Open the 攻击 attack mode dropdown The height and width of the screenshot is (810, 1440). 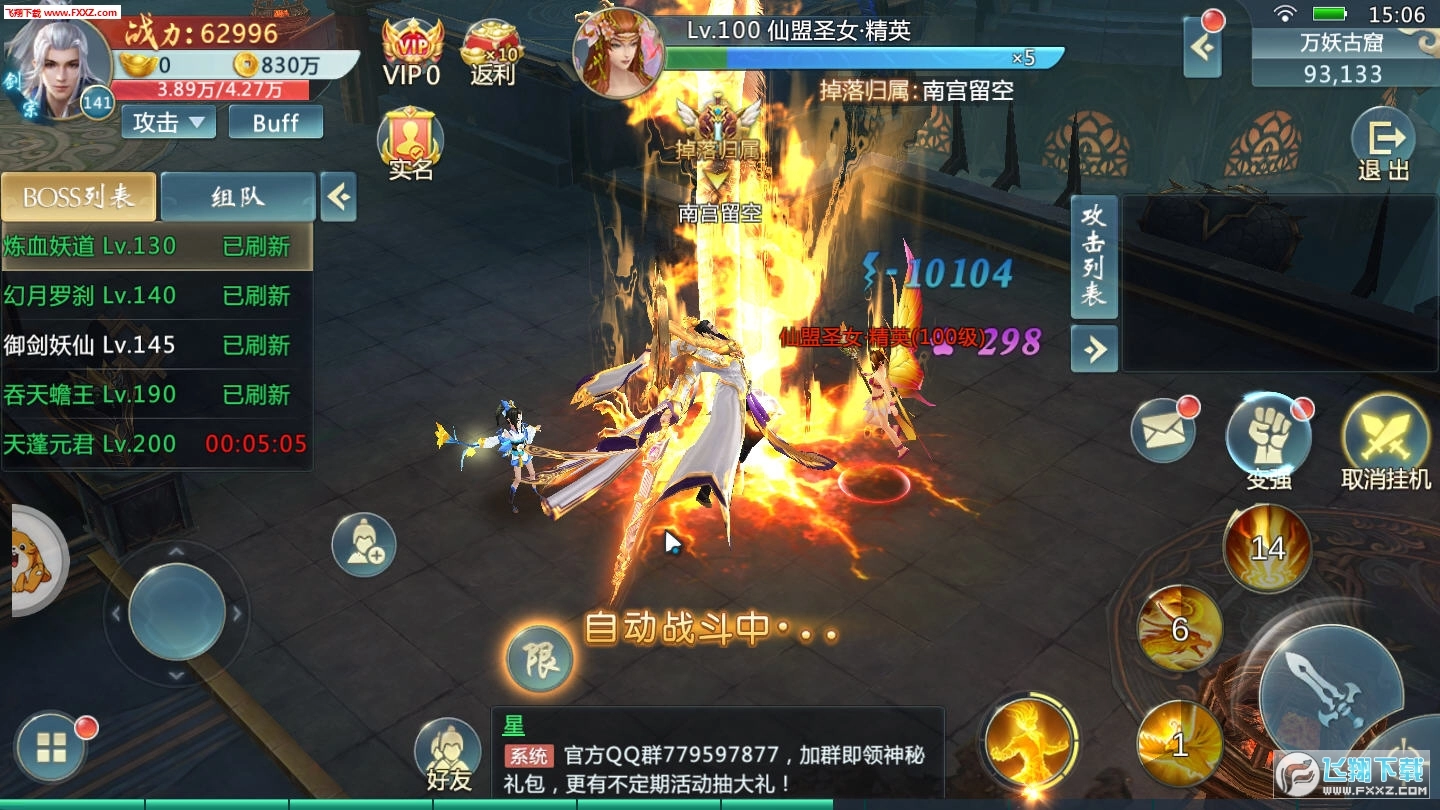point(166,121)
